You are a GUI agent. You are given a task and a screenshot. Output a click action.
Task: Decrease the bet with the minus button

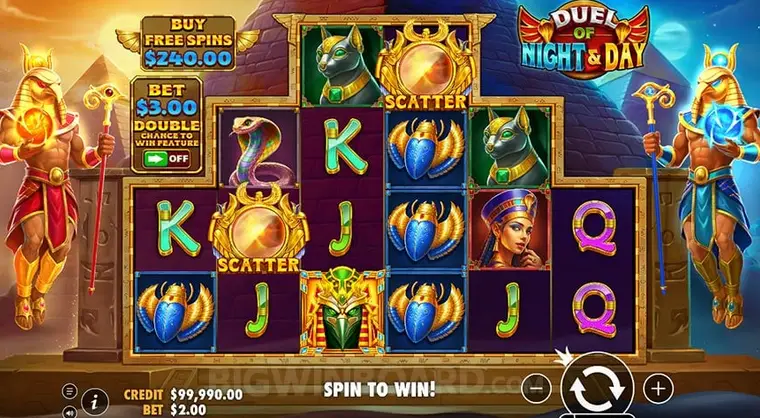click(x=537, y=386)
